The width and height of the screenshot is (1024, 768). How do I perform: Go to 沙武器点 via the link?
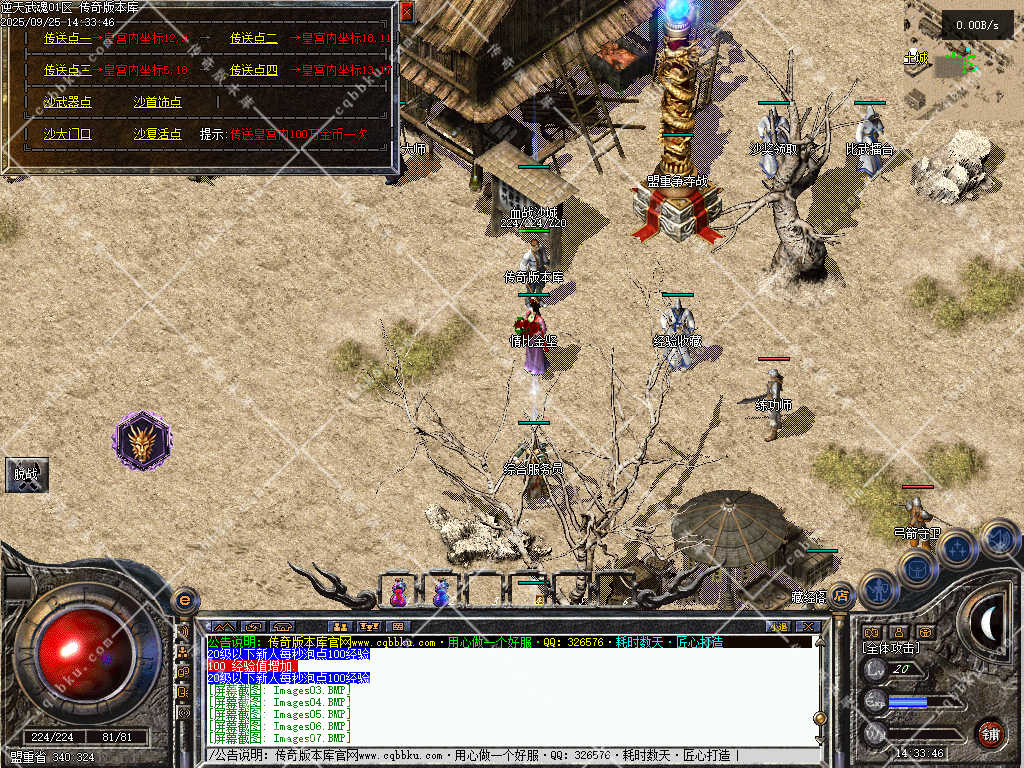tap(67, 102)
